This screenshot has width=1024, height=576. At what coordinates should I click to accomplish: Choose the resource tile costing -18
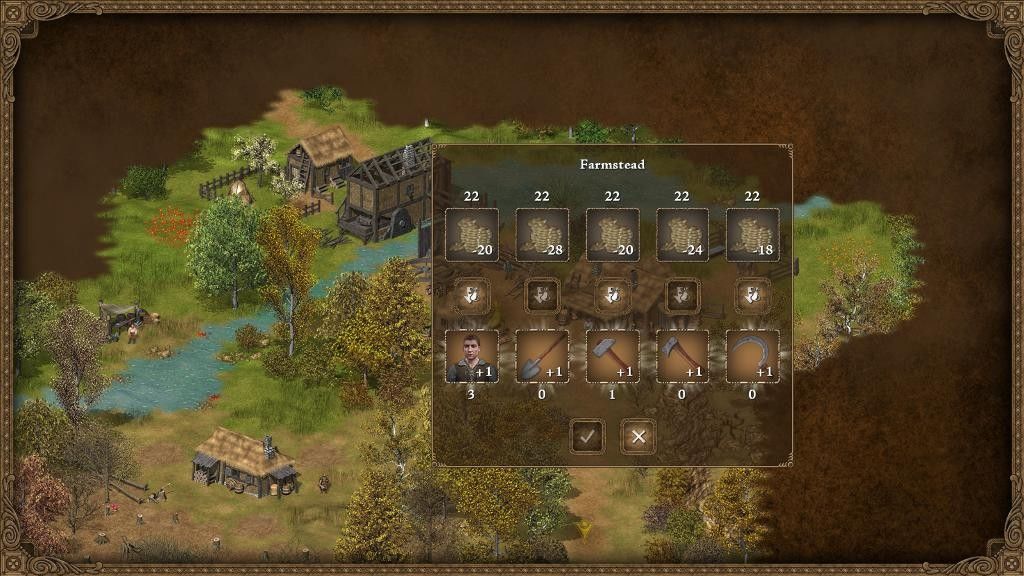(x=752, y=235)
